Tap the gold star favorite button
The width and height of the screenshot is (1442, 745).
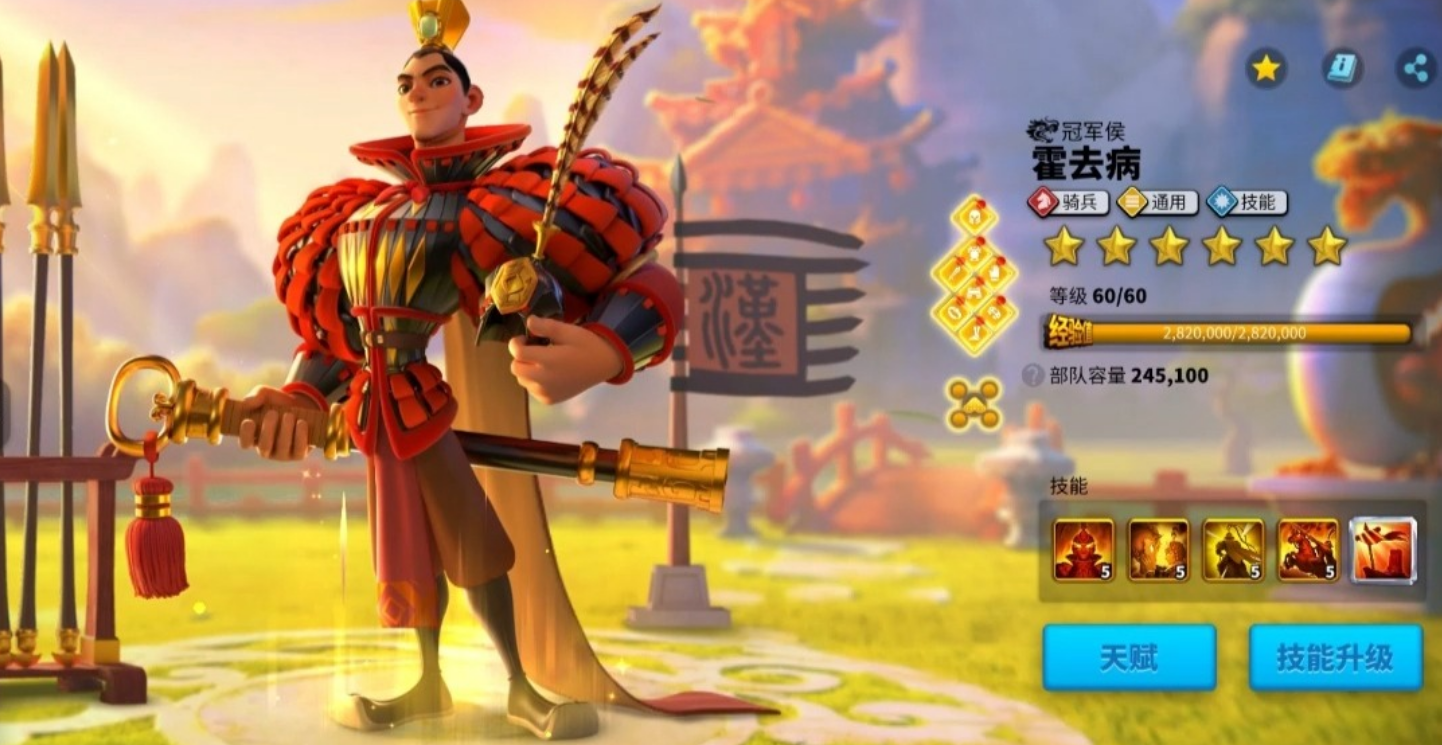(1266, 68)
